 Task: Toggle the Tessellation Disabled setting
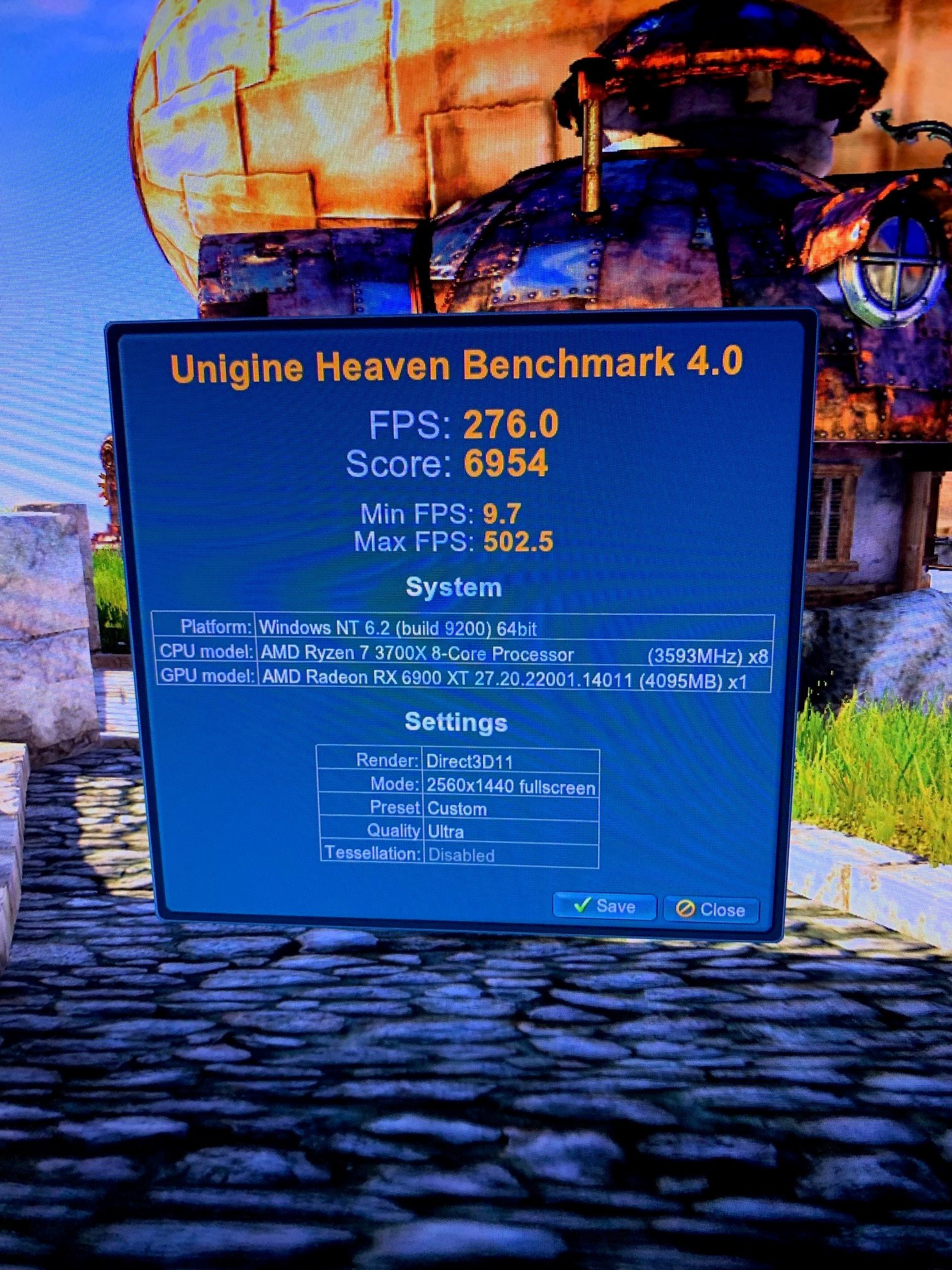click(x=462, y=854)
